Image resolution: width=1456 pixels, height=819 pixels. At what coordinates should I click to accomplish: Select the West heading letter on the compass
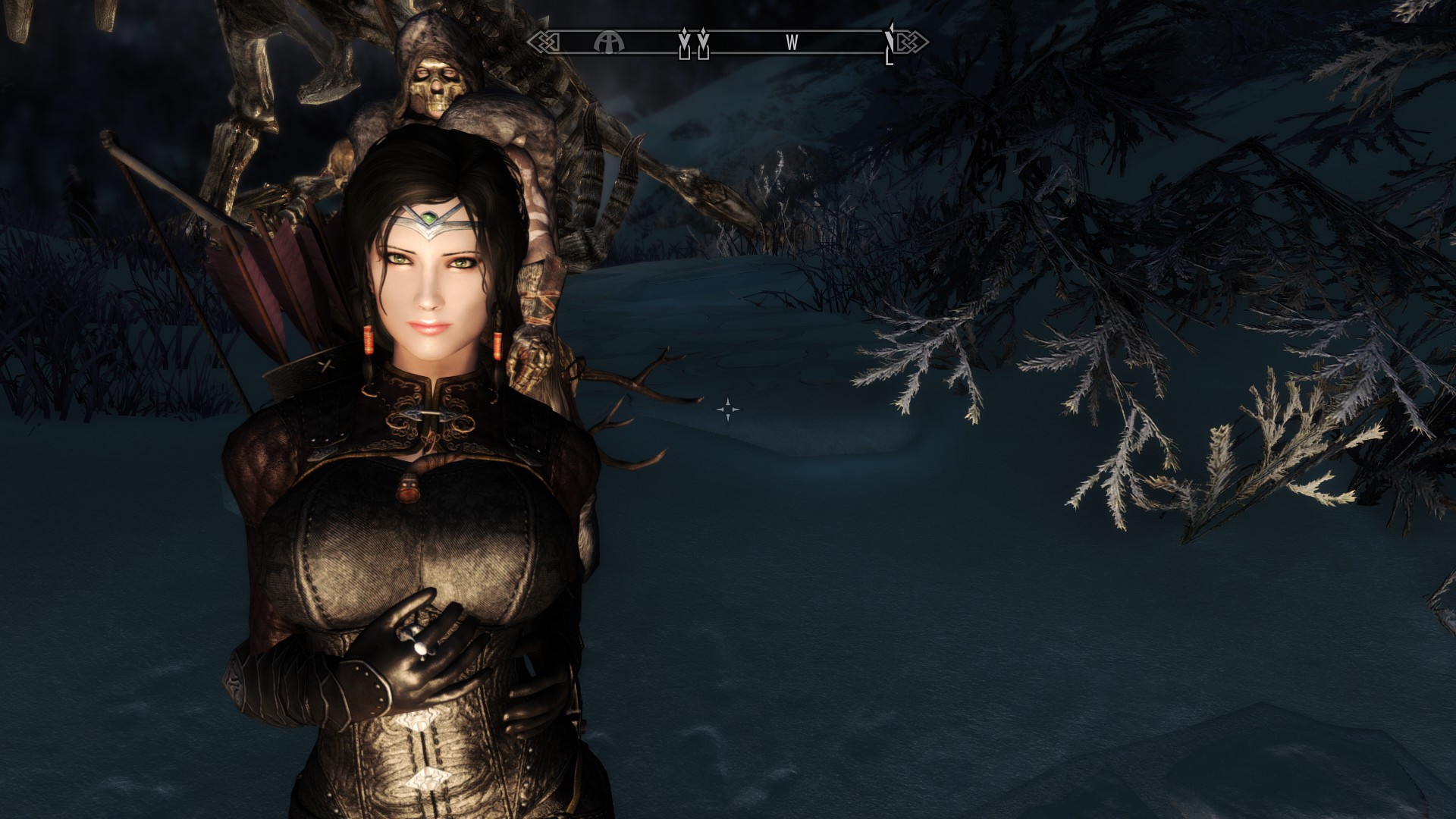tap(792, 43)
